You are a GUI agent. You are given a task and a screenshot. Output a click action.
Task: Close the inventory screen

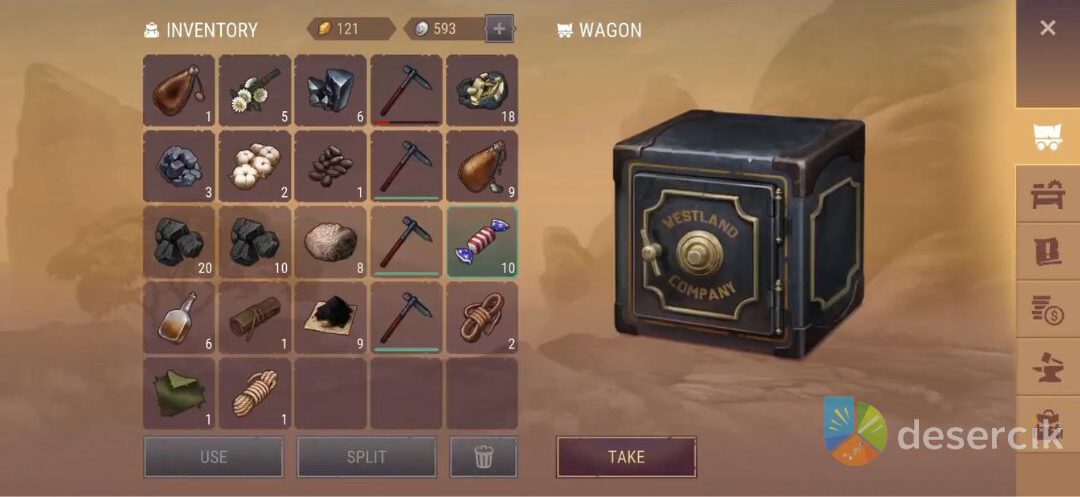click(x=1047, y=28)
